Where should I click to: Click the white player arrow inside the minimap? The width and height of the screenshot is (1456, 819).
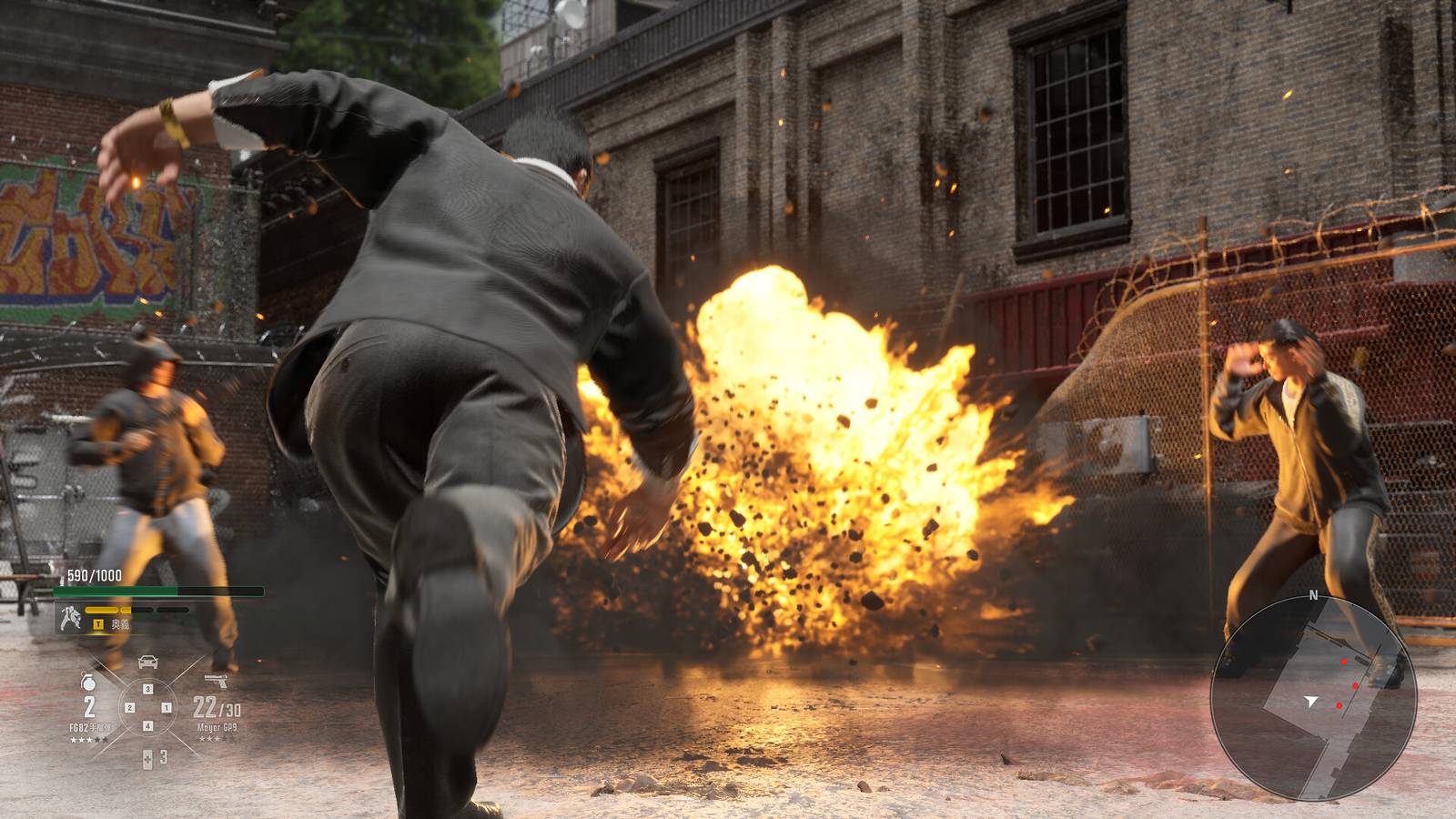pyautogui.click(x=1311, y=700)
